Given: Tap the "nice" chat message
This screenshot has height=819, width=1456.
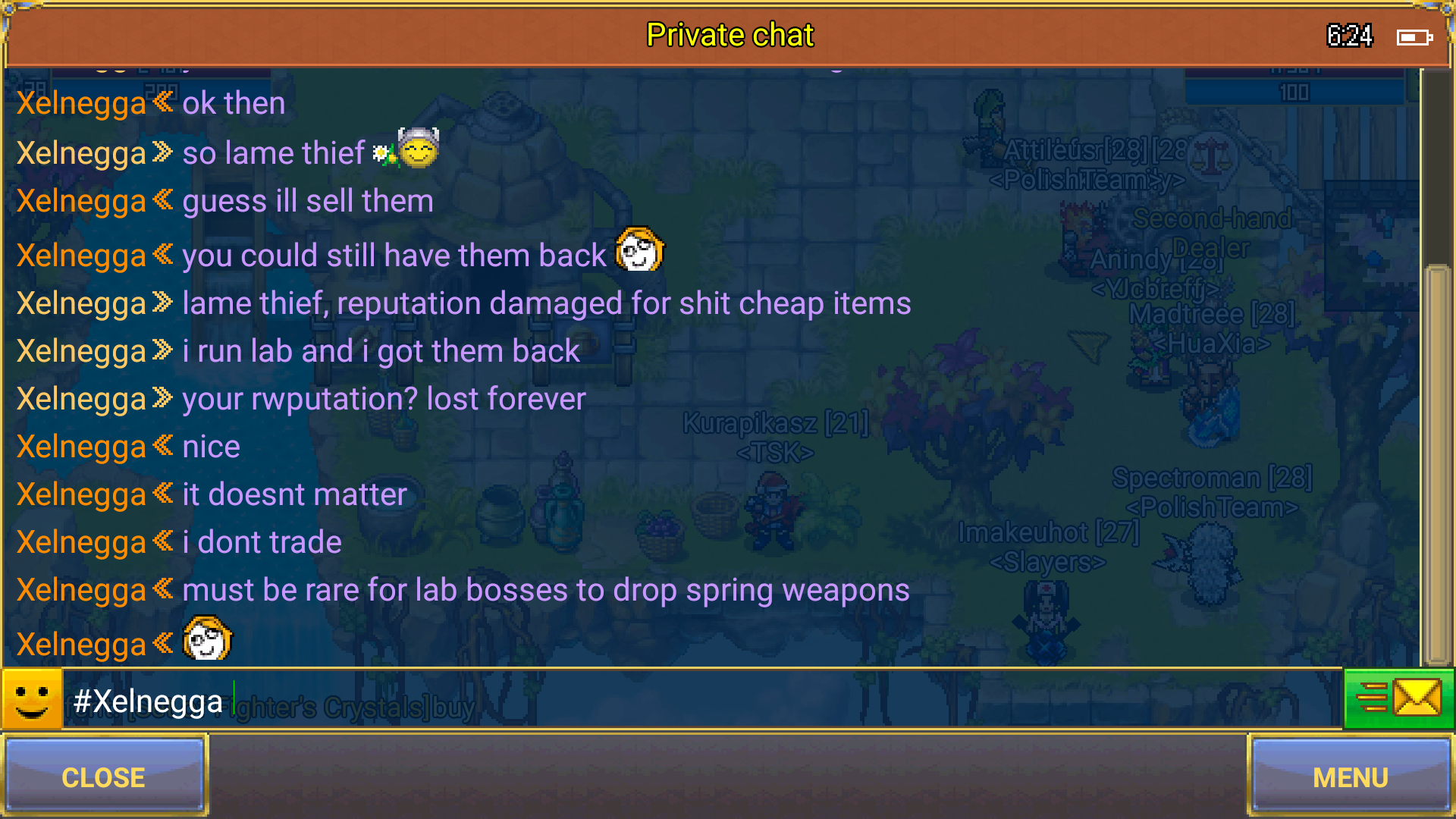Looking at the screenshot, I should (211, 447).
